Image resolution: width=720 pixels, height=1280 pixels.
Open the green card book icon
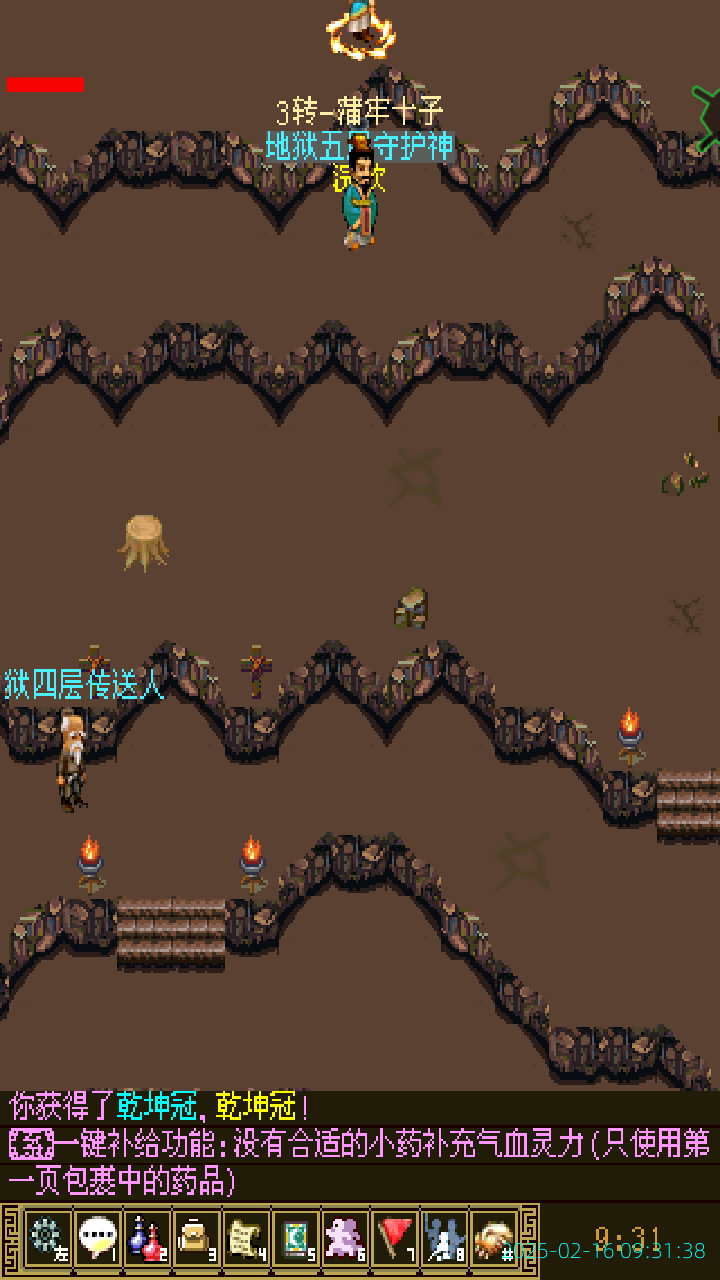click(295, 1238)
